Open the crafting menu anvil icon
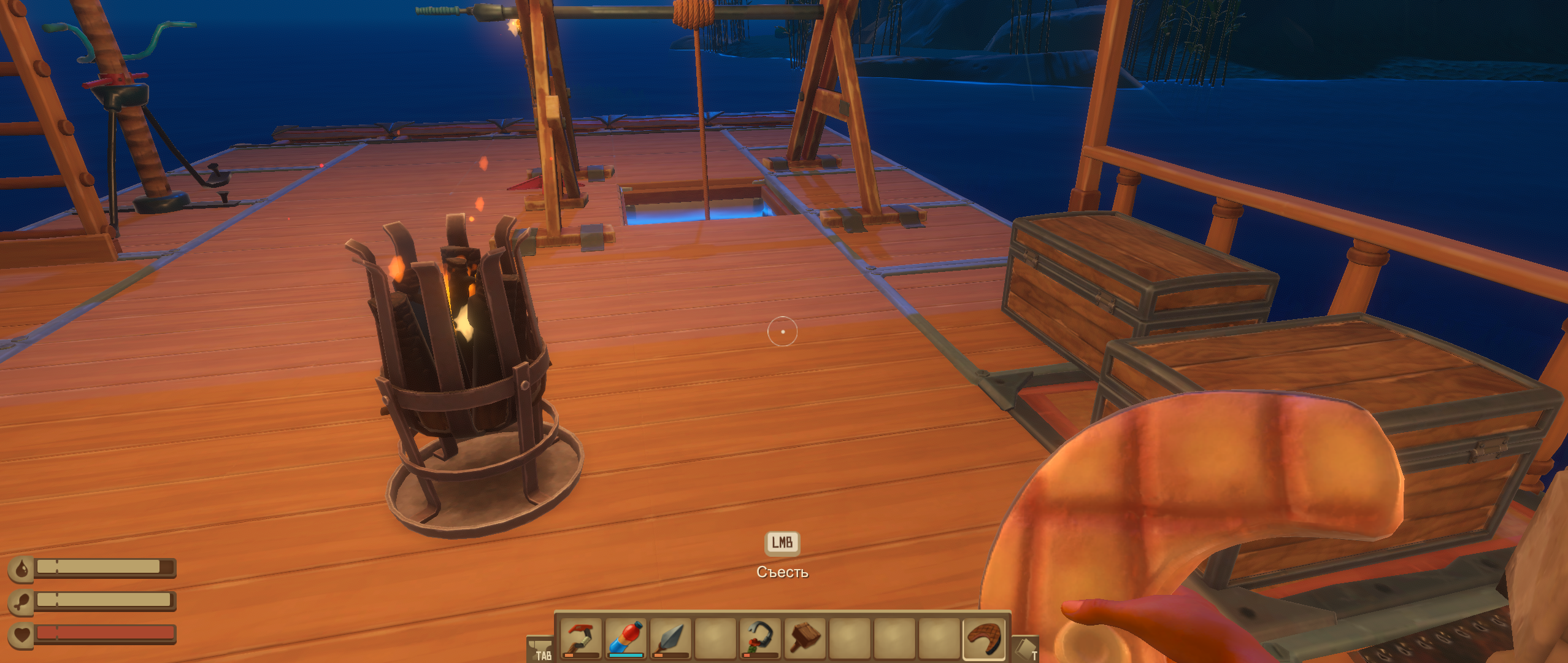Viewport: 1568px width, 663px height. tap(540, 649)
